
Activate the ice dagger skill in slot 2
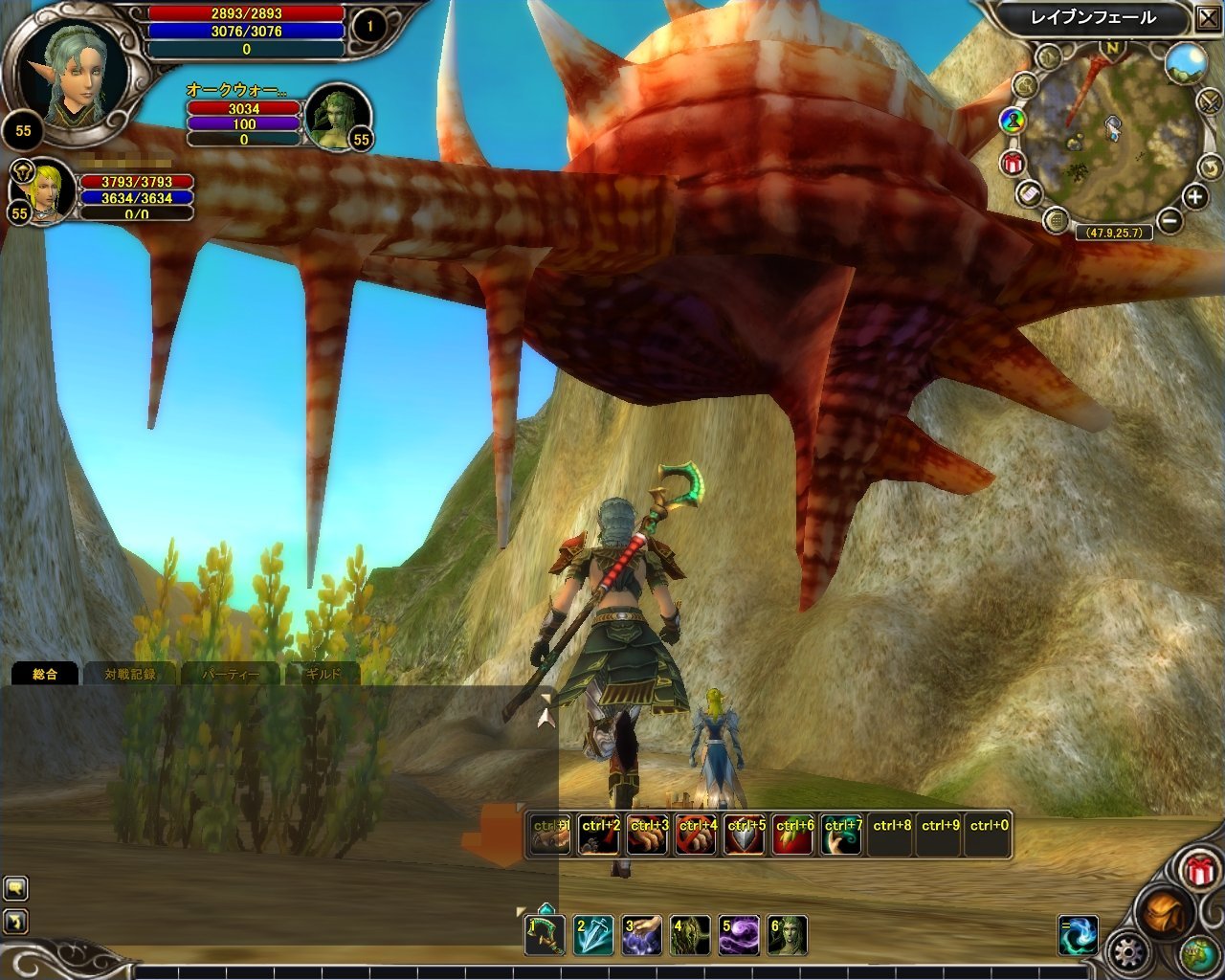pos(593,935)
